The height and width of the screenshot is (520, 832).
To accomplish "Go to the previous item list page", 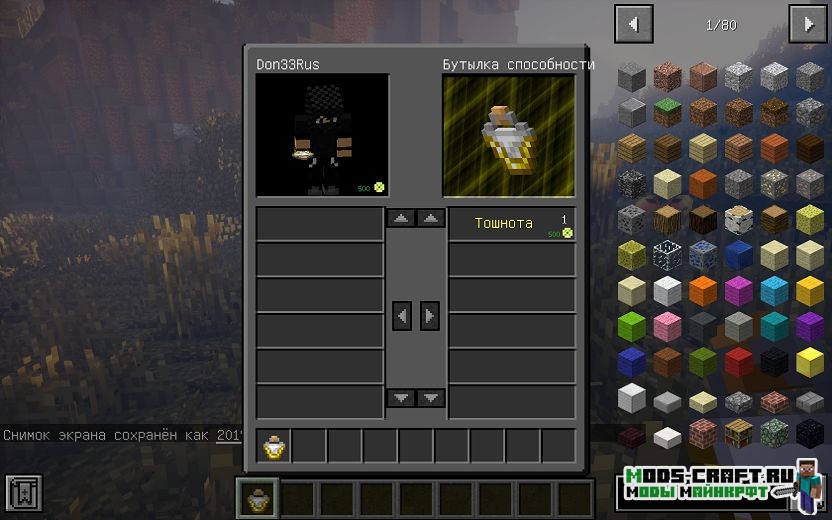I will point(634,24).
